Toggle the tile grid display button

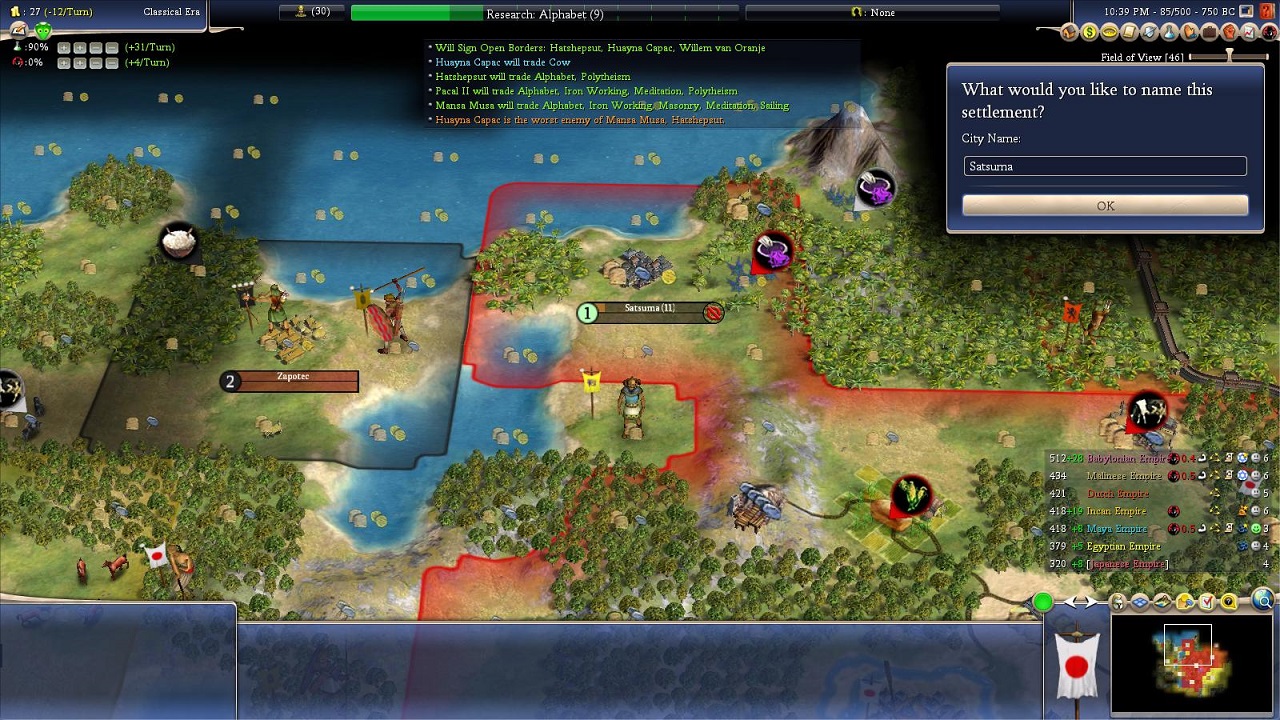1140,602
